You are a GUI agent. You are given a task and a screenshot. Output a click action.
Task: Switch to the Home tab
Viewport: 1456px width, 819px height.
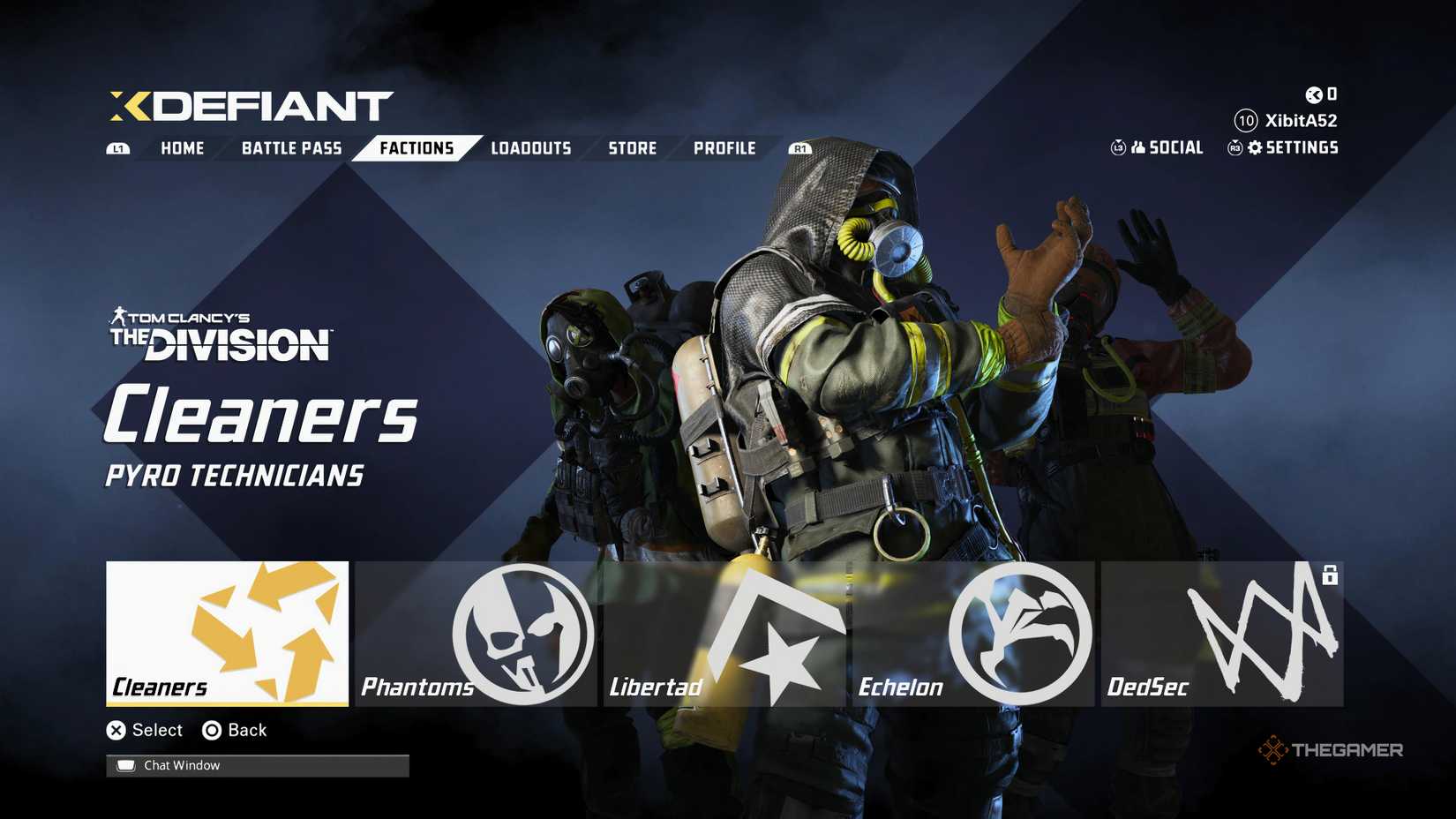[182, 147]
